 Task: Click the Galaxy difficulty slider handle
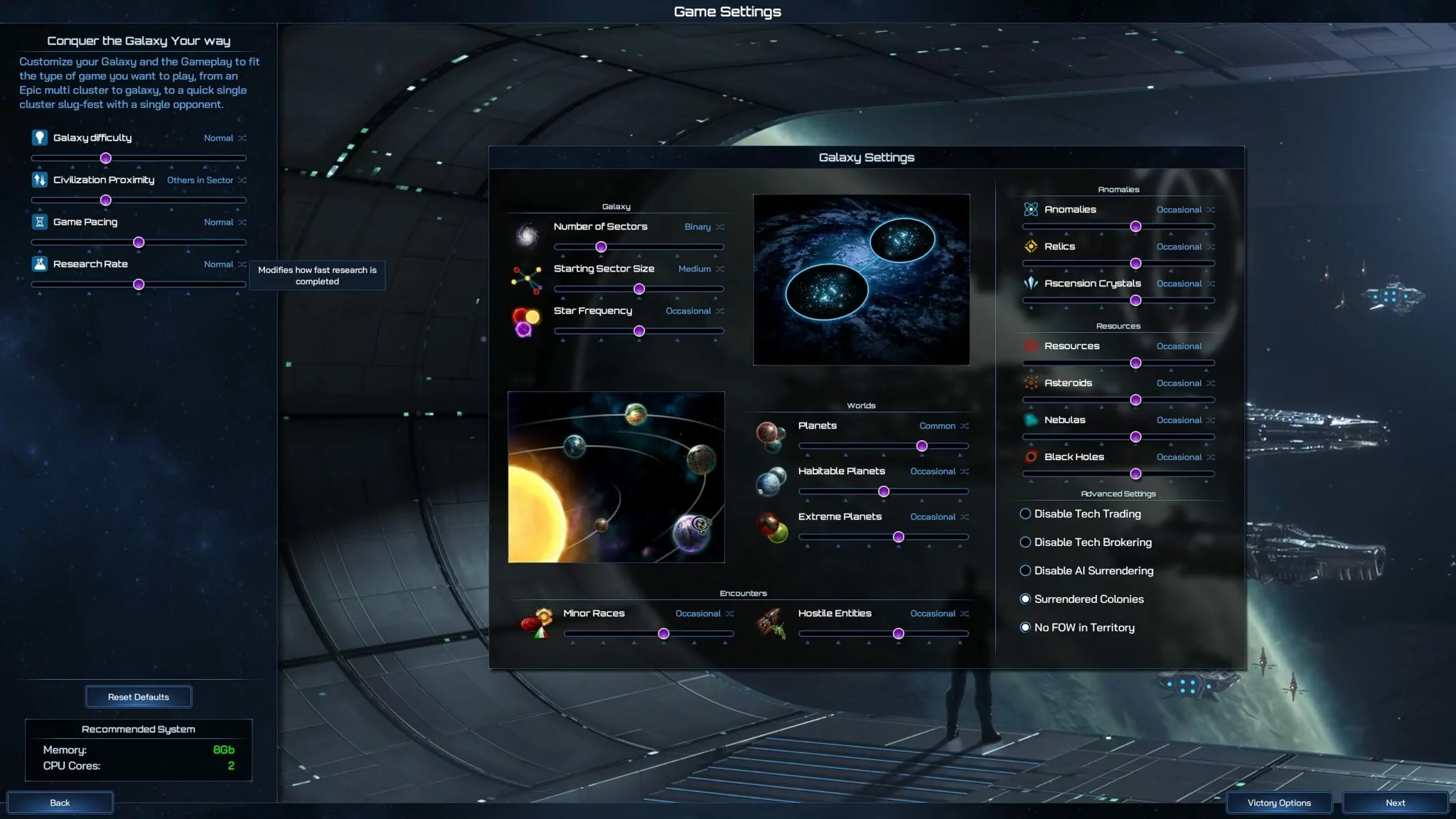106,159
